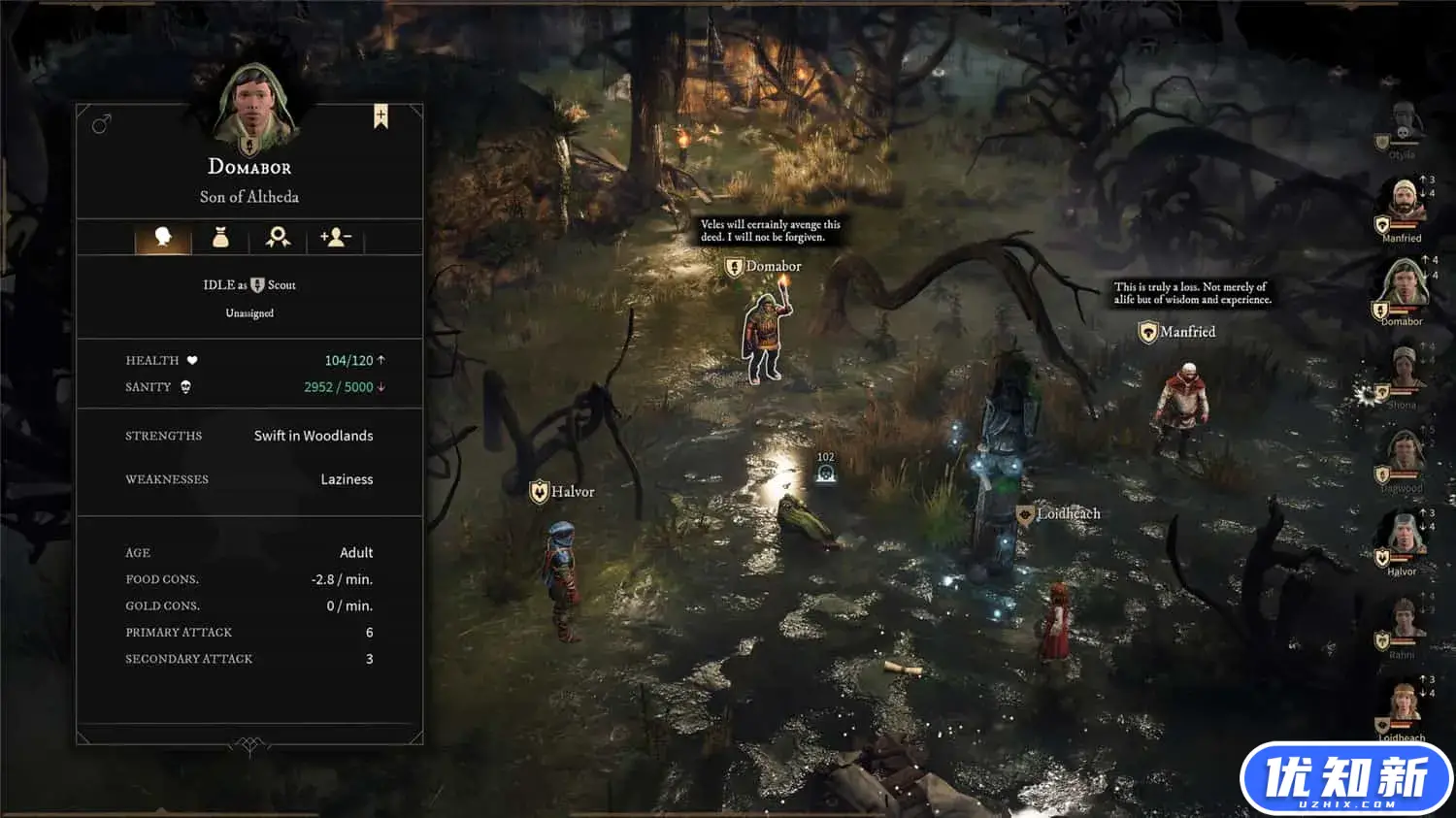Viewport: 1456px width, 818px height.
Task: Open the award ribbon tab
Action: click(x=278, y=237)
